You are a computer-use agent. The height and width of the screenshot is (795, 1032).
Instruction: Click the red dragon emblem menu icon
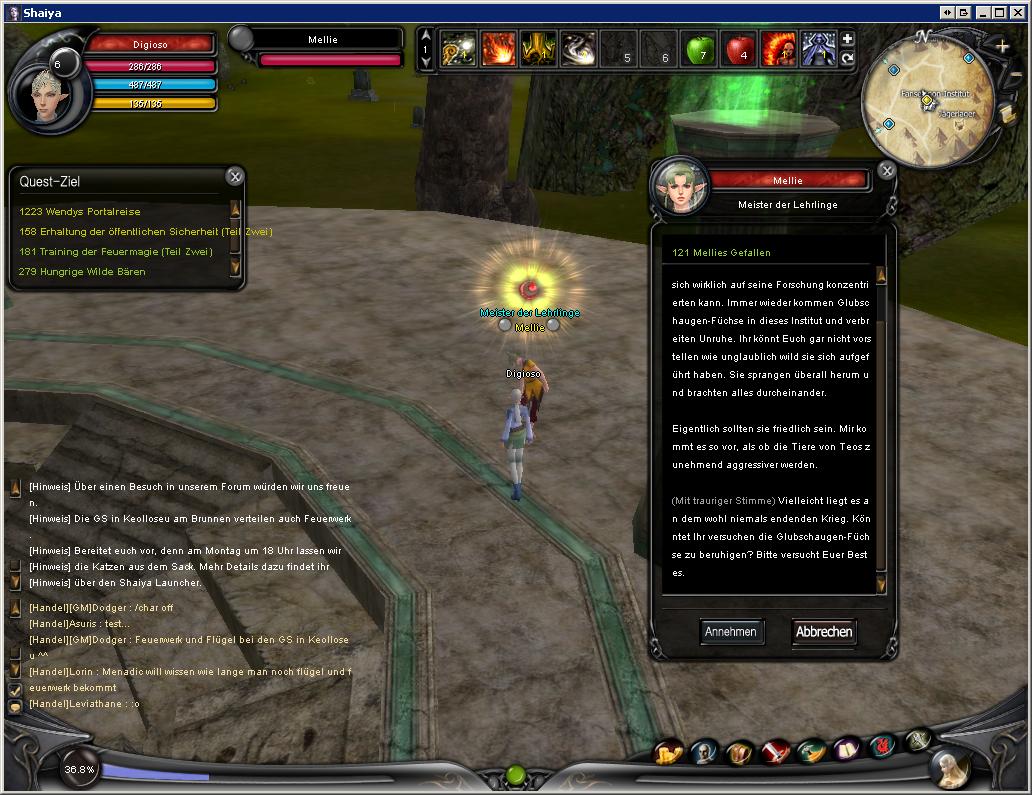(x=882, y=745)
